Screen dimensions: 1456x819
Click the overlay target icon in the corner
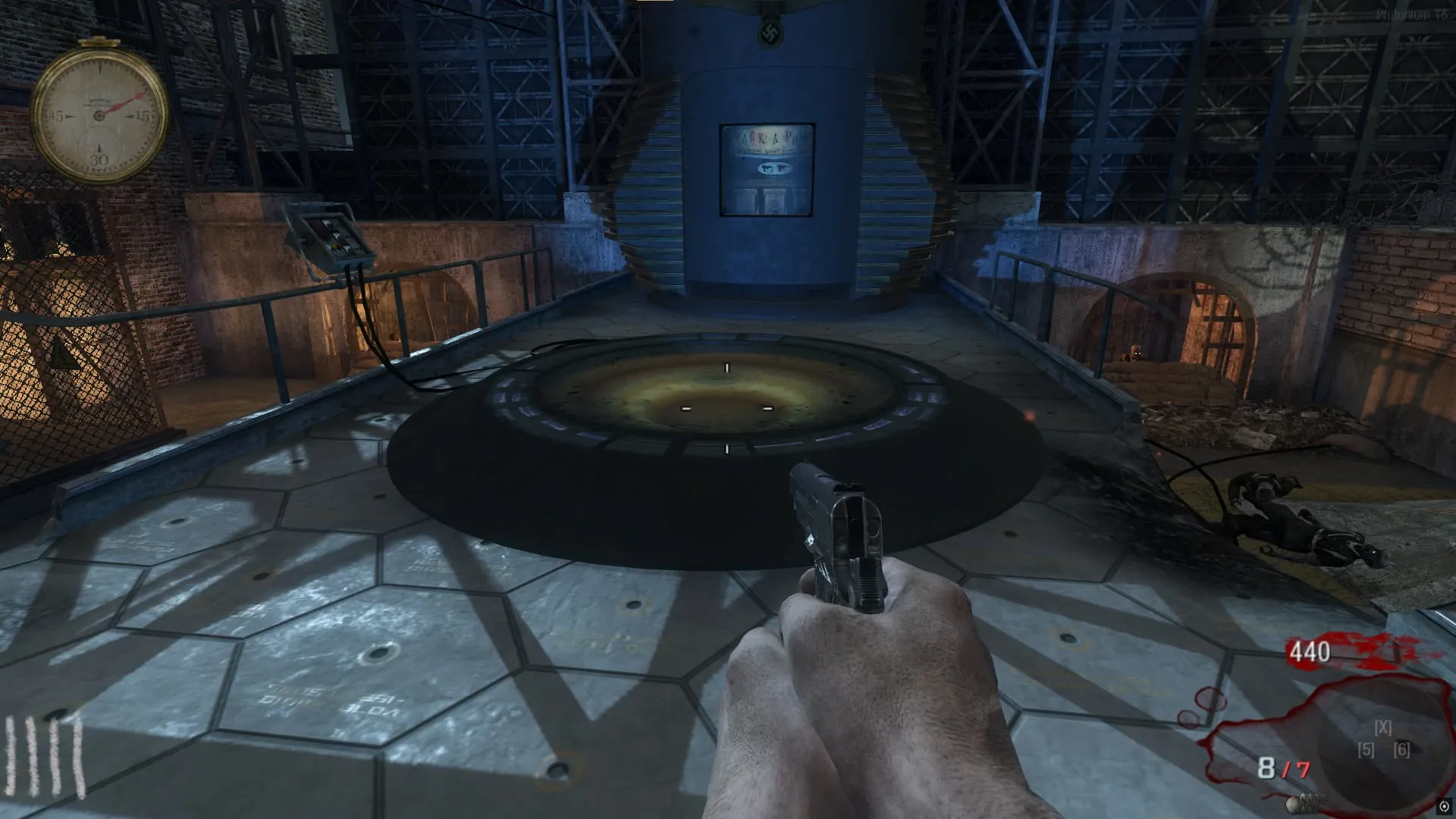(1445, 806)
